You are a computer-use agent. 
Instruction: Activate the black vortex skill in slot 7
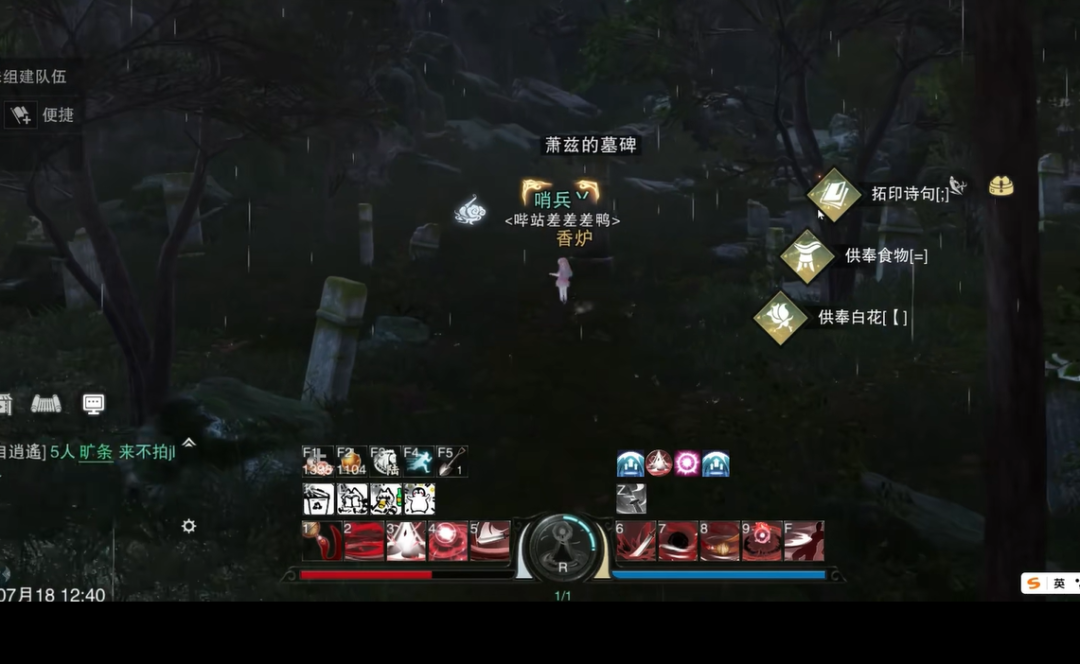coord(677,541)
